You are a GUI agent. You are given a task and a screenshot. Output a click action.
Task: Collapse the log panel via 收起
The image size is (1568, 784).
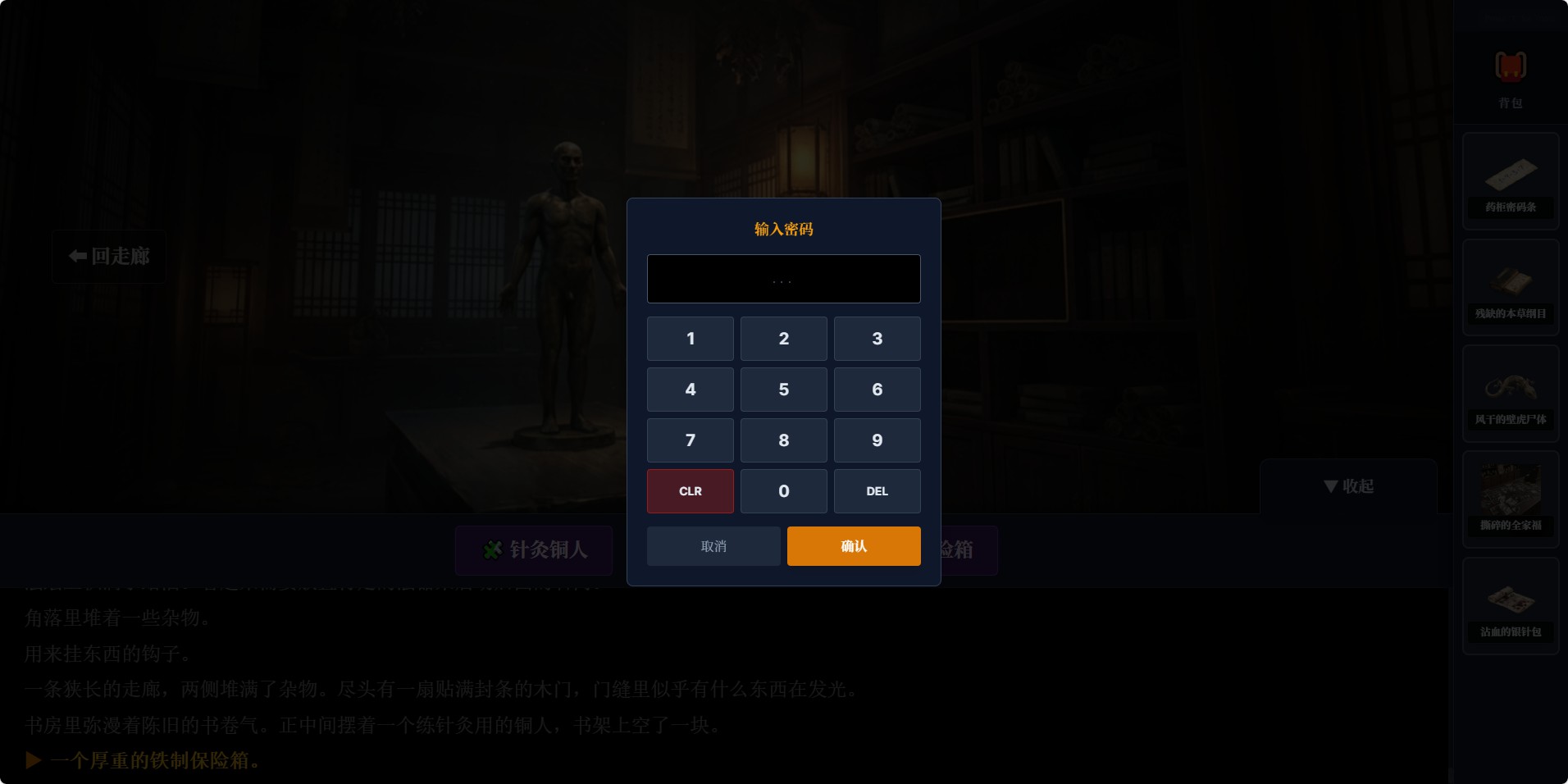(1348, 485)
